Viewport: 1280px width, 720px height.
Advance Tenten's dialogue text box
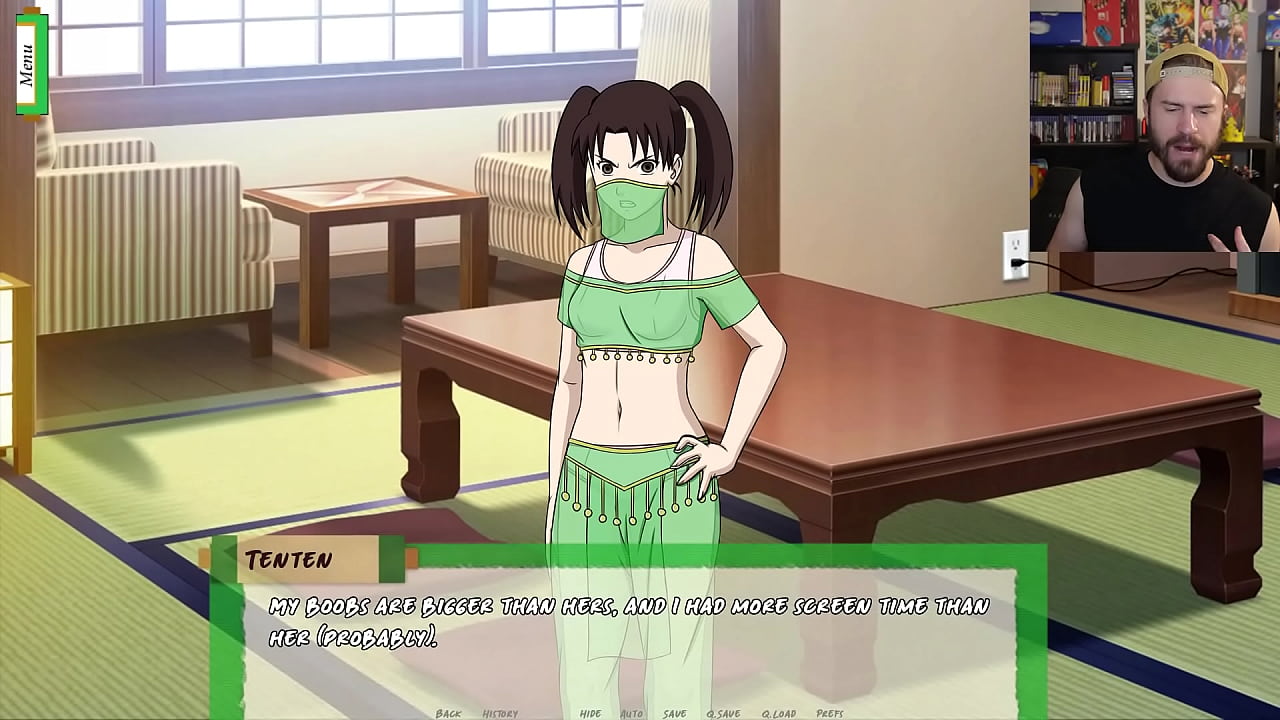coord(630,630)
